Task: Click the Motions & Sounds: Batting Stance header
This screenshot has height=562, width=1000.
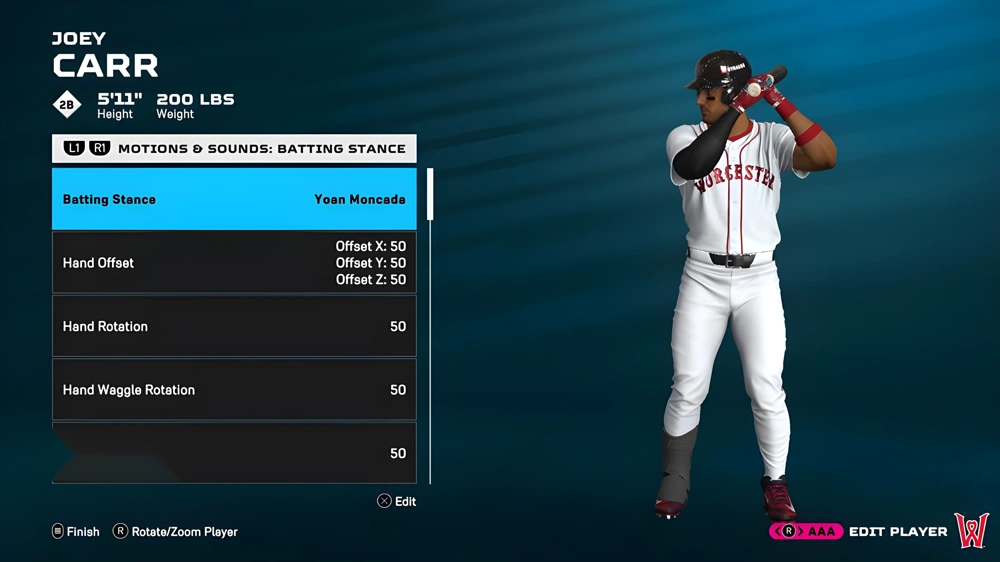Action: tap(234, 148)
